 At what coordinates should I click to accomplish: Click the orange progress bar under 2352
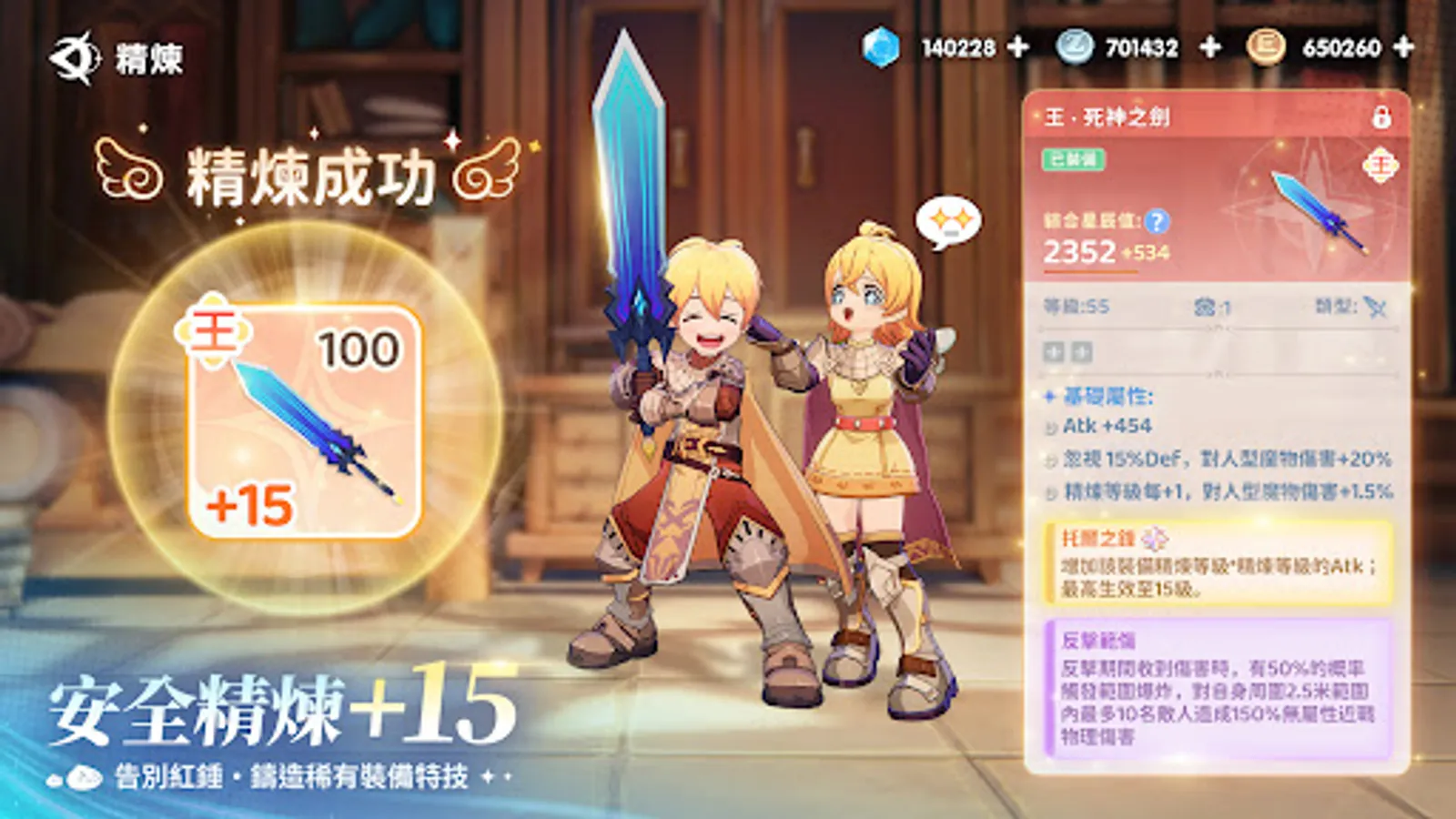click(1089, 271)
